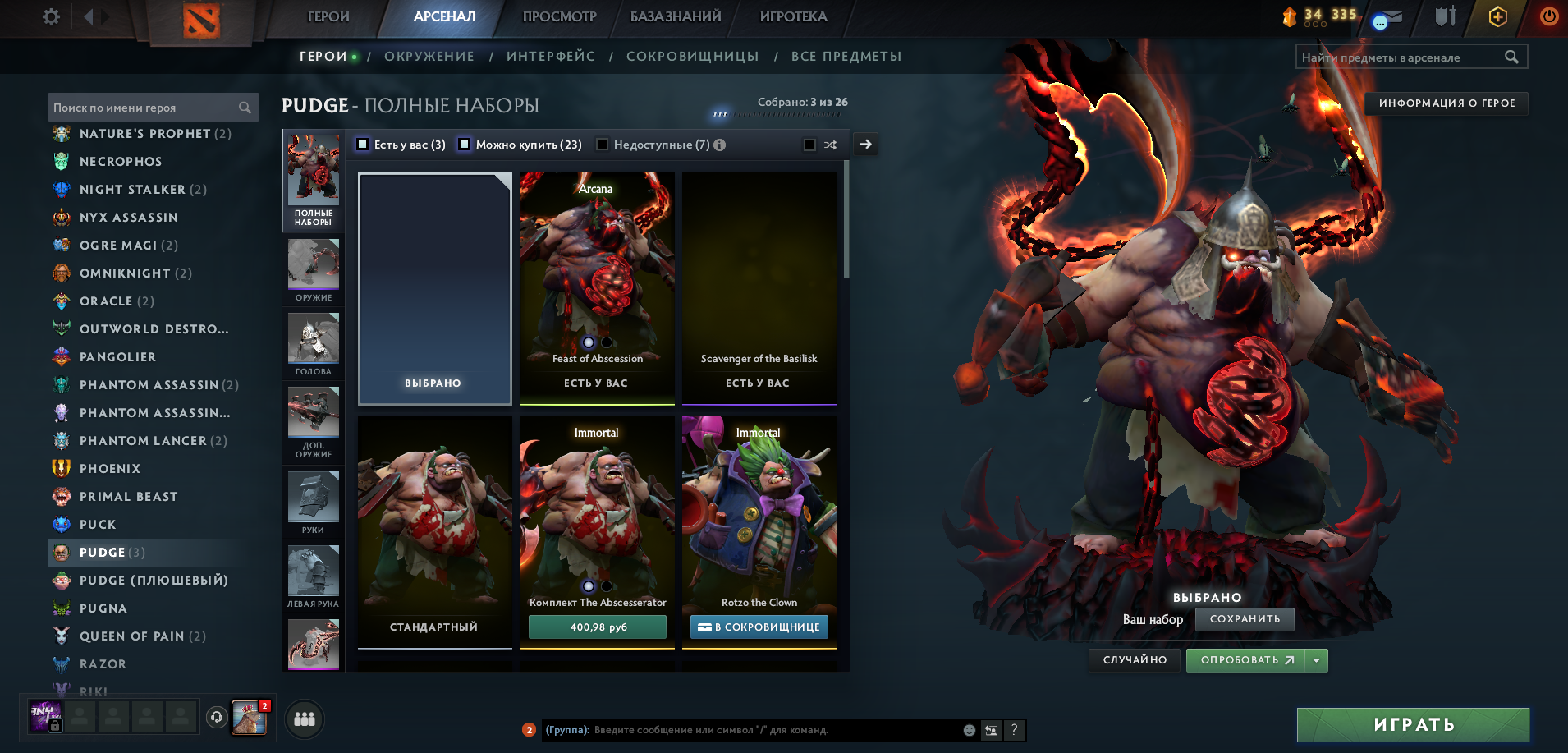Click the shuffle icon in the filter bar
Viewport: 1568px width, 753px height.
831,144
